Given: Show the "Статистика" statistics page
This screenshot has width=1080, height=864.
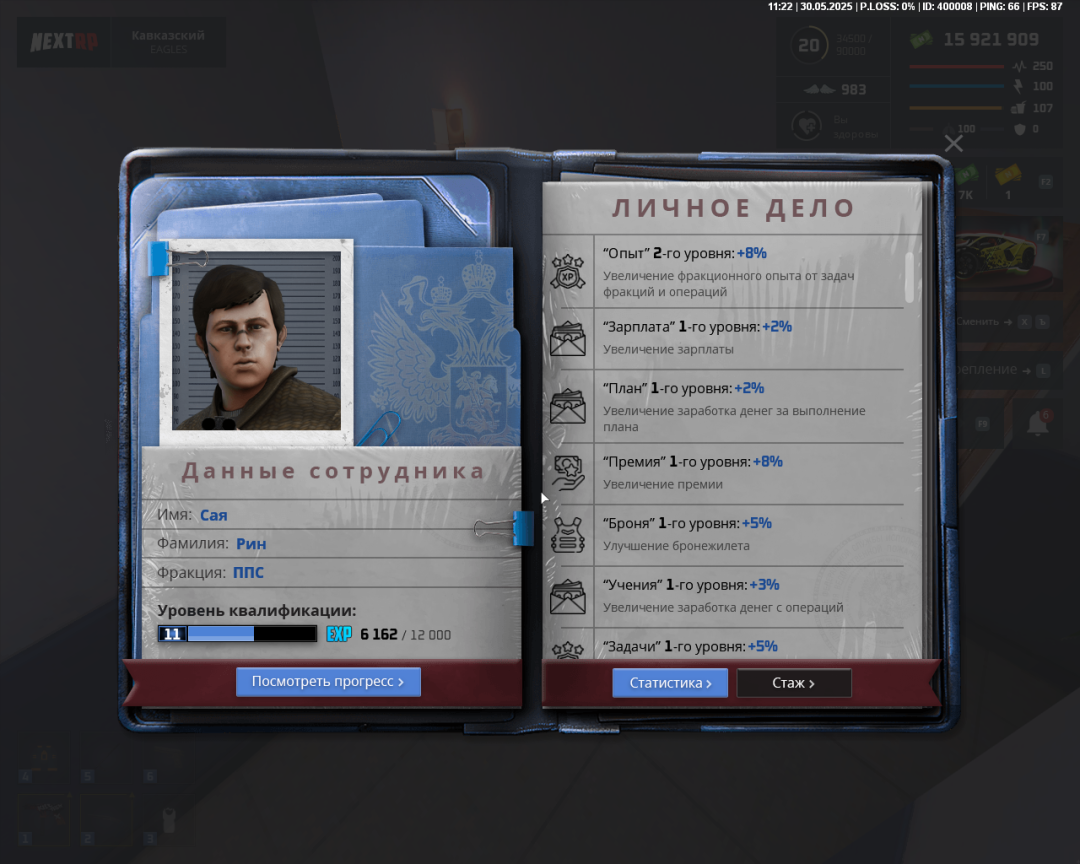Looking at the screenshot, I should 670,683.
